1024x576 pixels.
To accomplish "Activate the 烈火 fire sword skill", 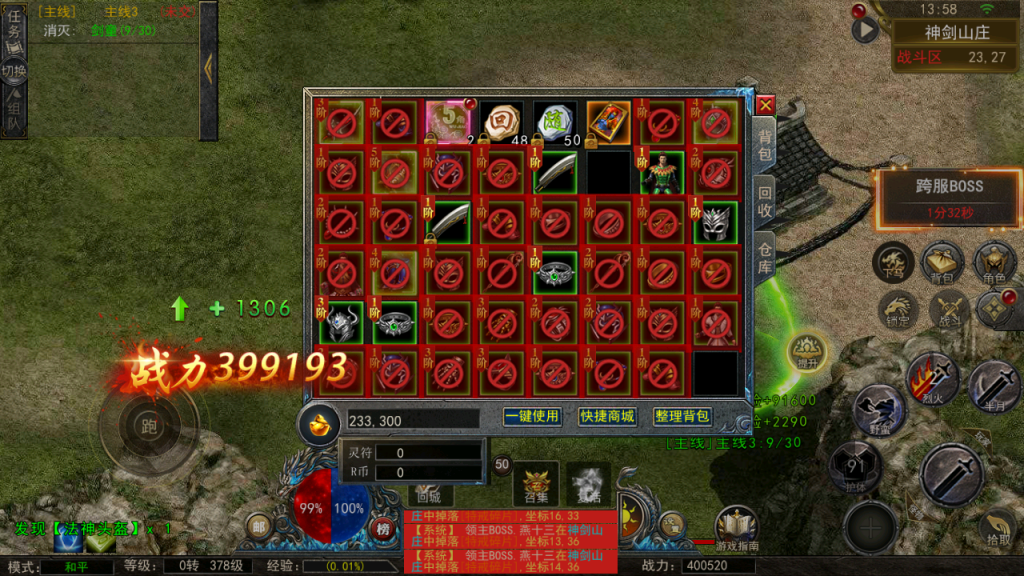I will point(932,379).
